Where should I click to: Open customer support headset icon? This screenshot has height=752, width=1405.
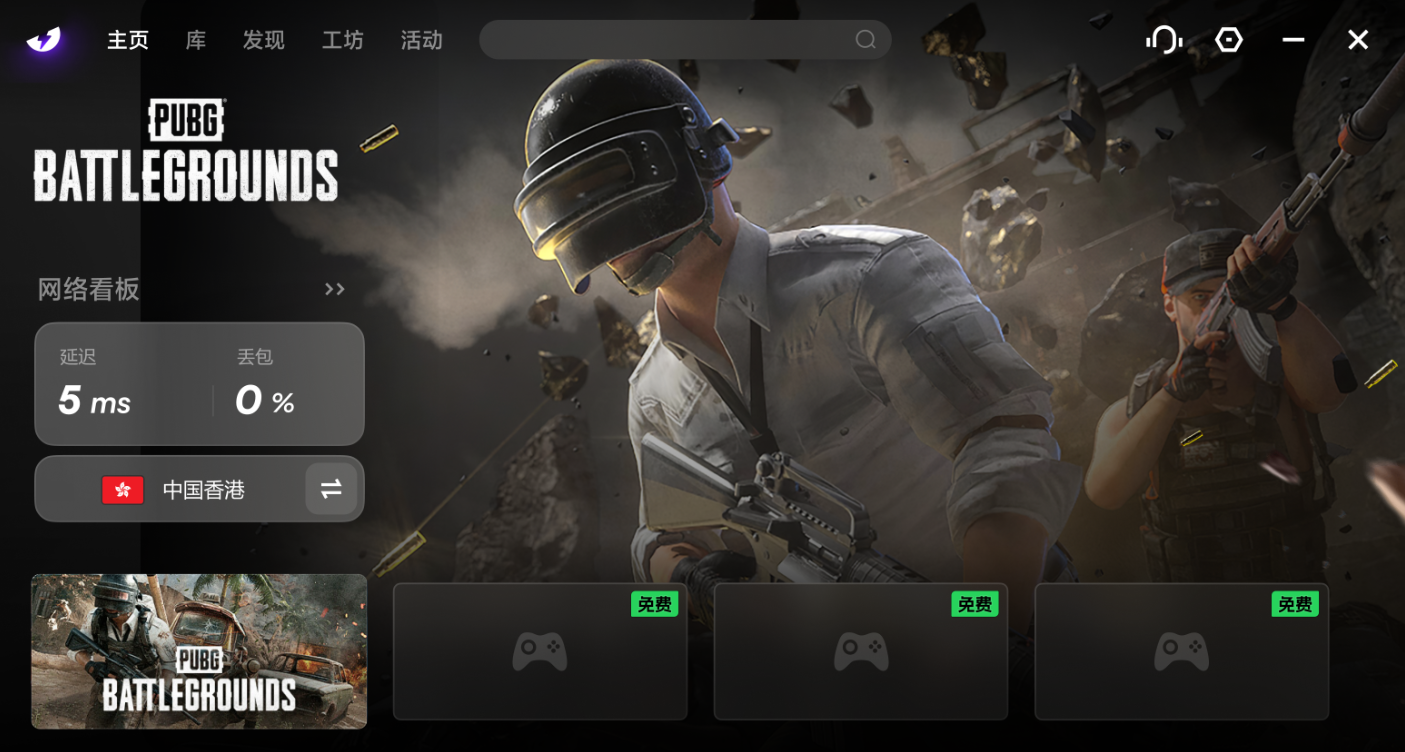(1164, 40)
